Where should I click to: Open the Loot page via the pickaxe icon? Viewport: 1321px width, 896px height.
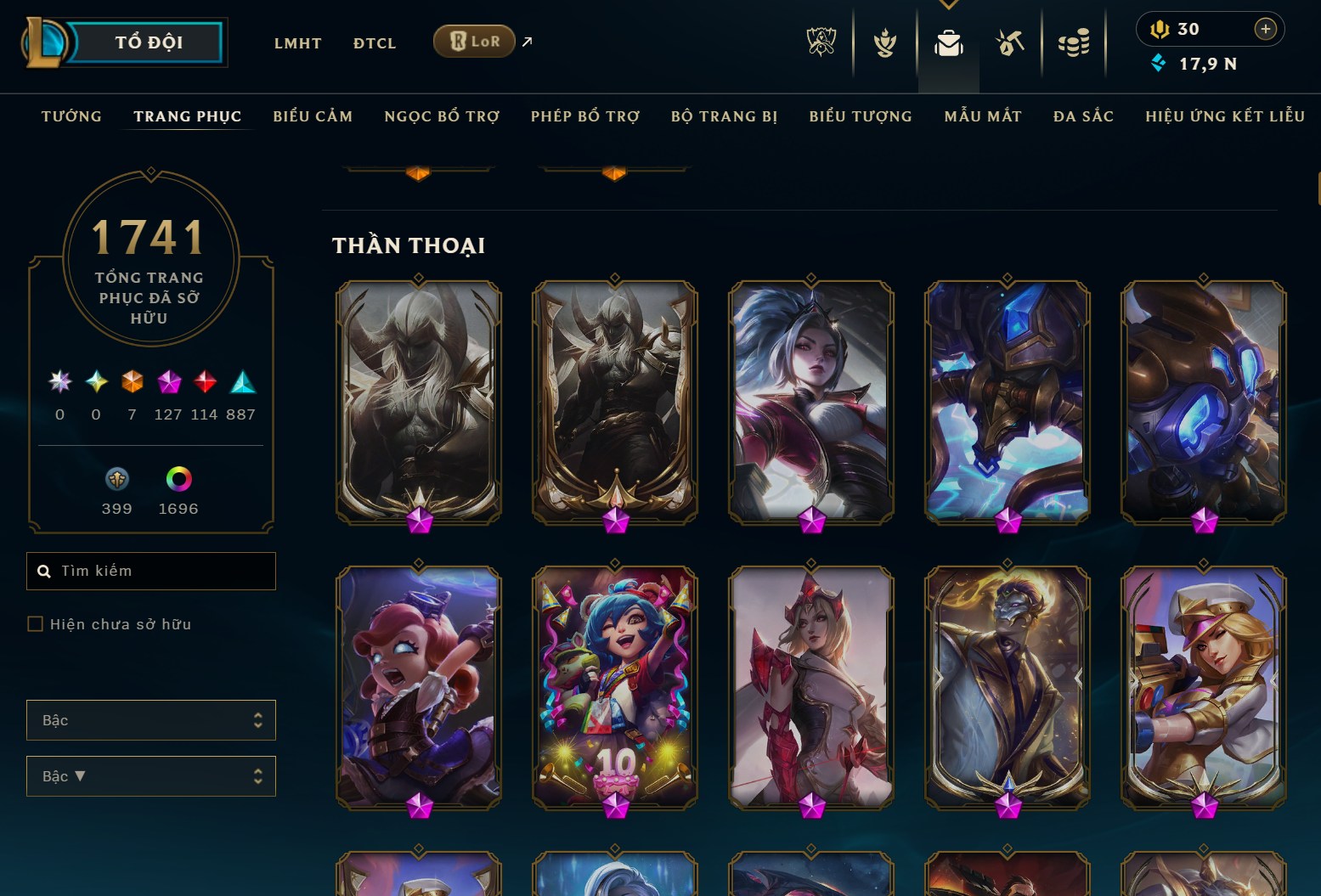point(1011,41)
